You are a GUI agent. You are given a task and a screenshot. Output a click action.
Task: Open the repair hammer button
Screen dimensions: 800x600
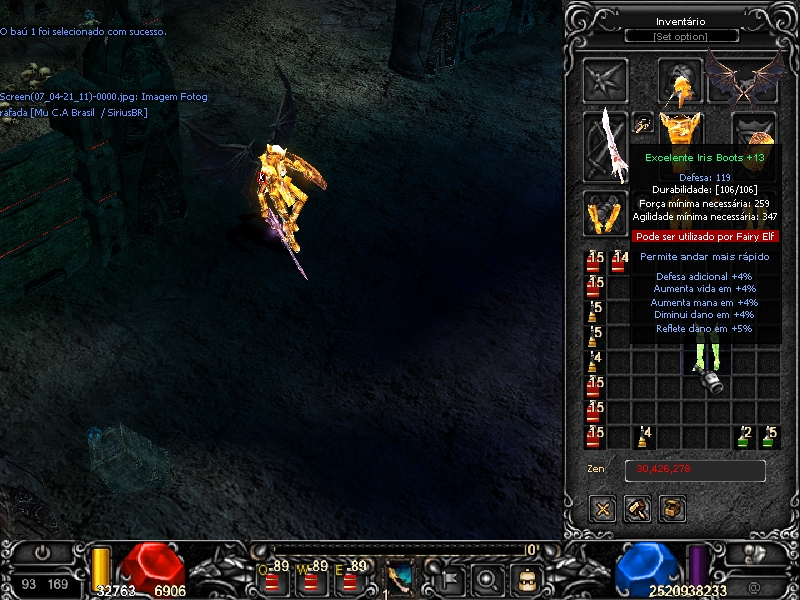(638, 508)
